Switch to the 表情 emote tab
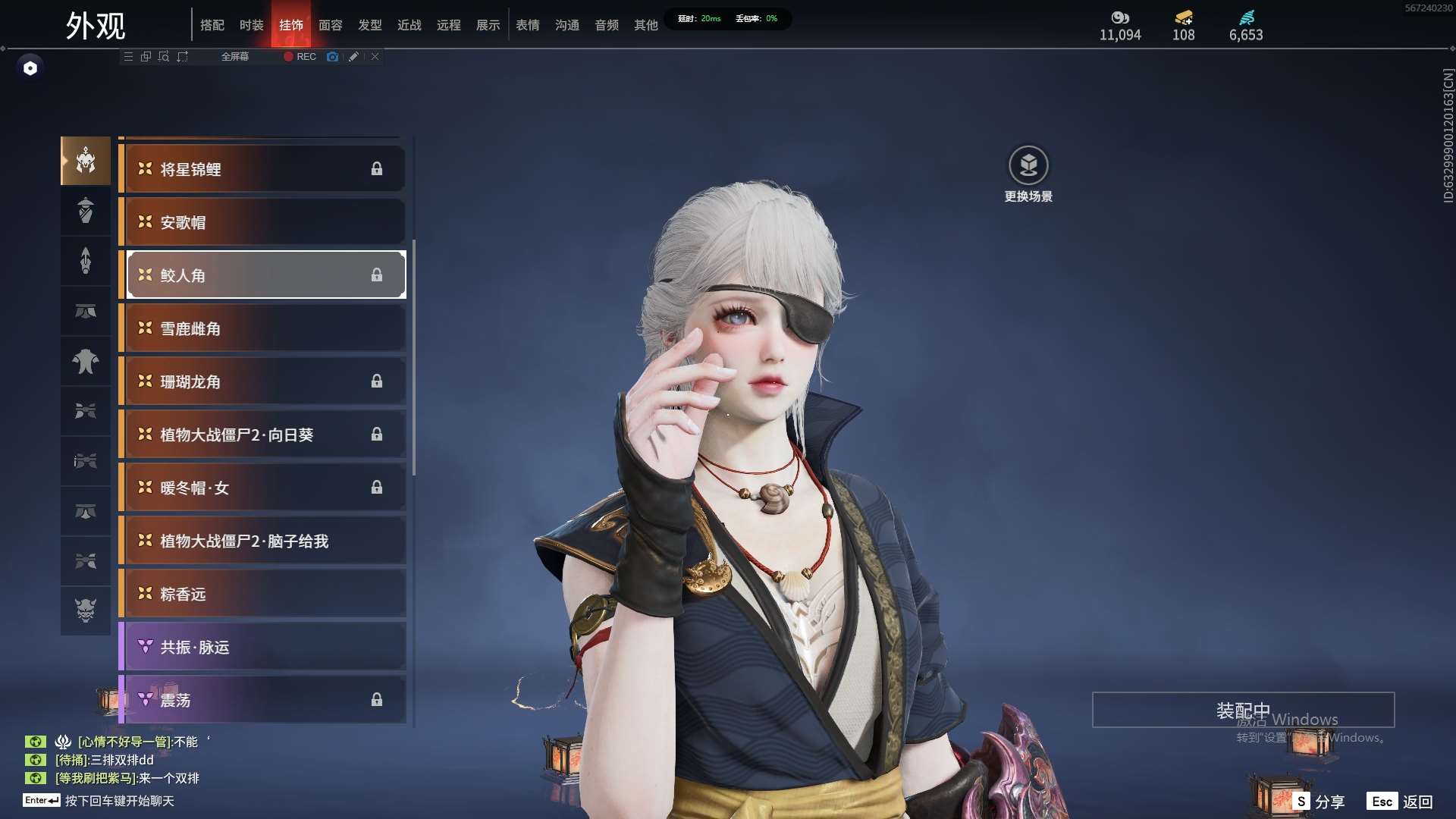The height and width of the screenshot is (819, 1456). click(x=527, y=25)
